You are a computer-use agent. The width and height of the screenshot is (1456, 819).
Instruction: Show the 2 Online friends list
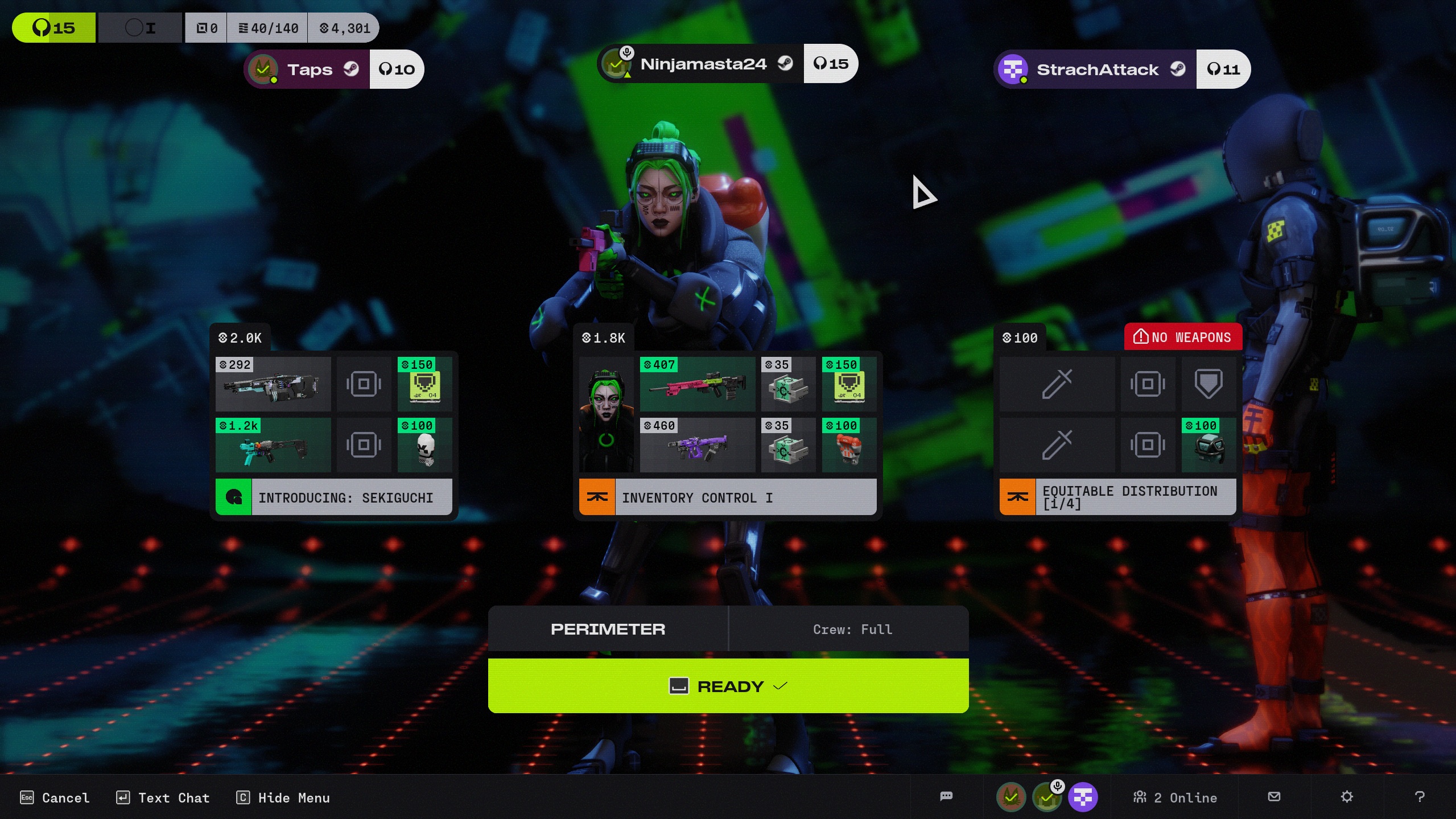1175,797
